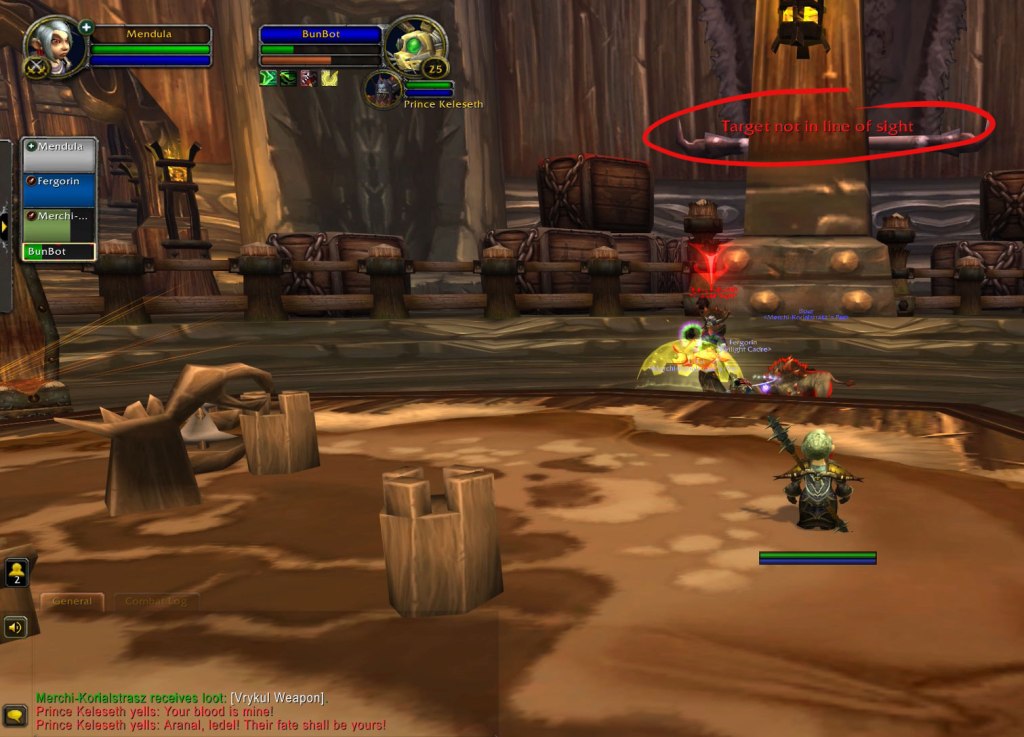Image resolution: width=1024 pixels, height=737 pixels.
Task: Click the red skull debuff icon
Action: click(x=308, y=78)
